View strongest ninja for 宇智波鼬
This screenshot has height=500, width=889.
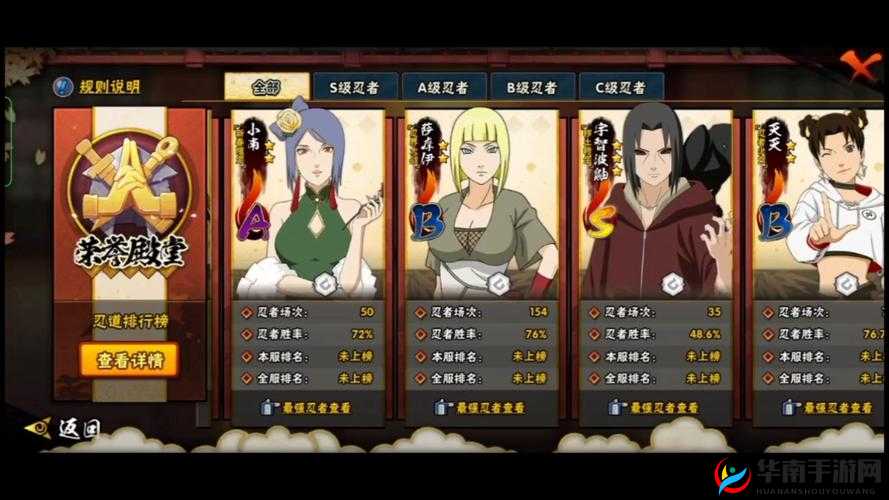(655, 408)
